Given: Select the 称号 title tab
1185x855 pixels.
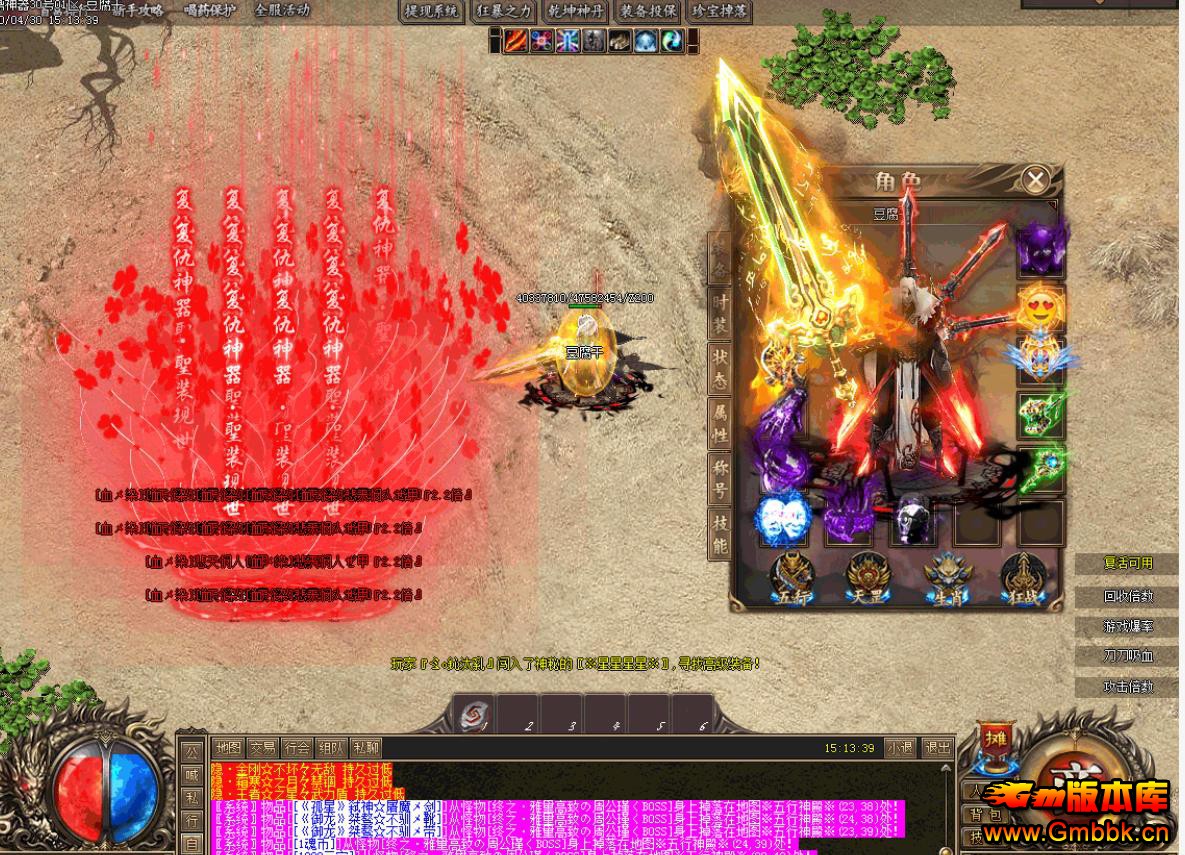Looking at the screenshot, I should coord(719,477).
